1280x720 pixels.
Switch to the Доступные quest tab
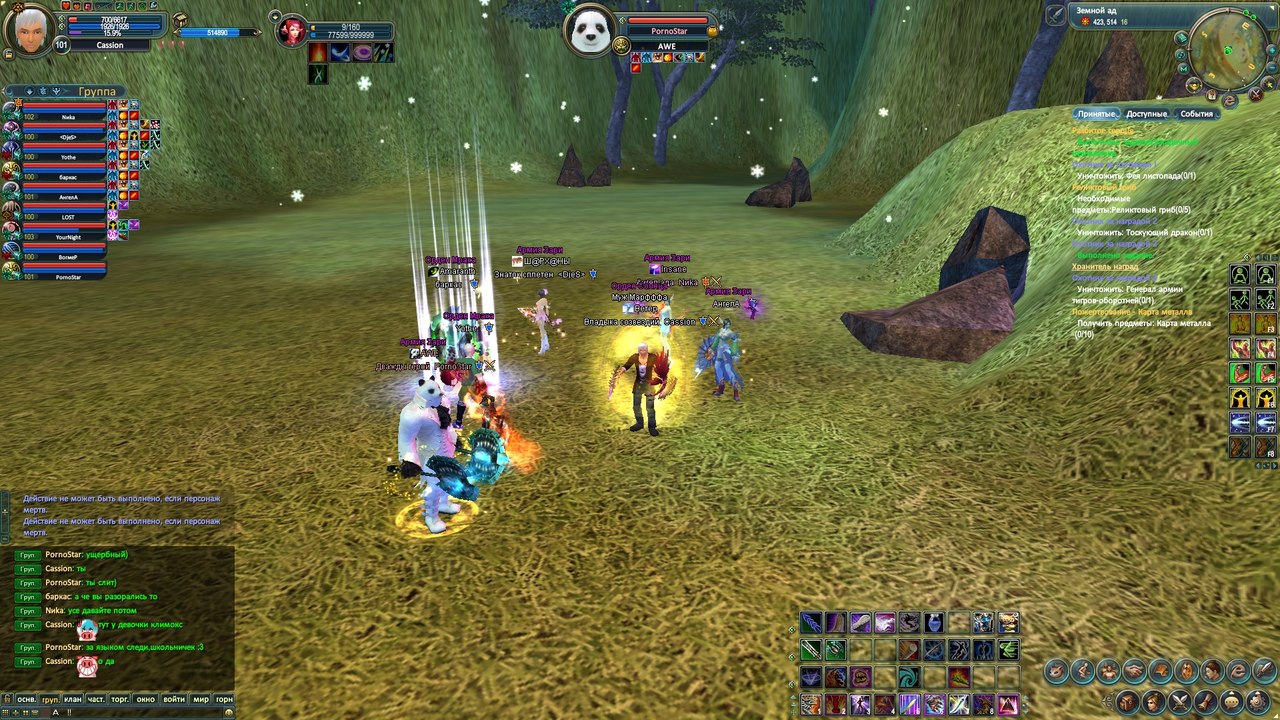[1146, 114]
